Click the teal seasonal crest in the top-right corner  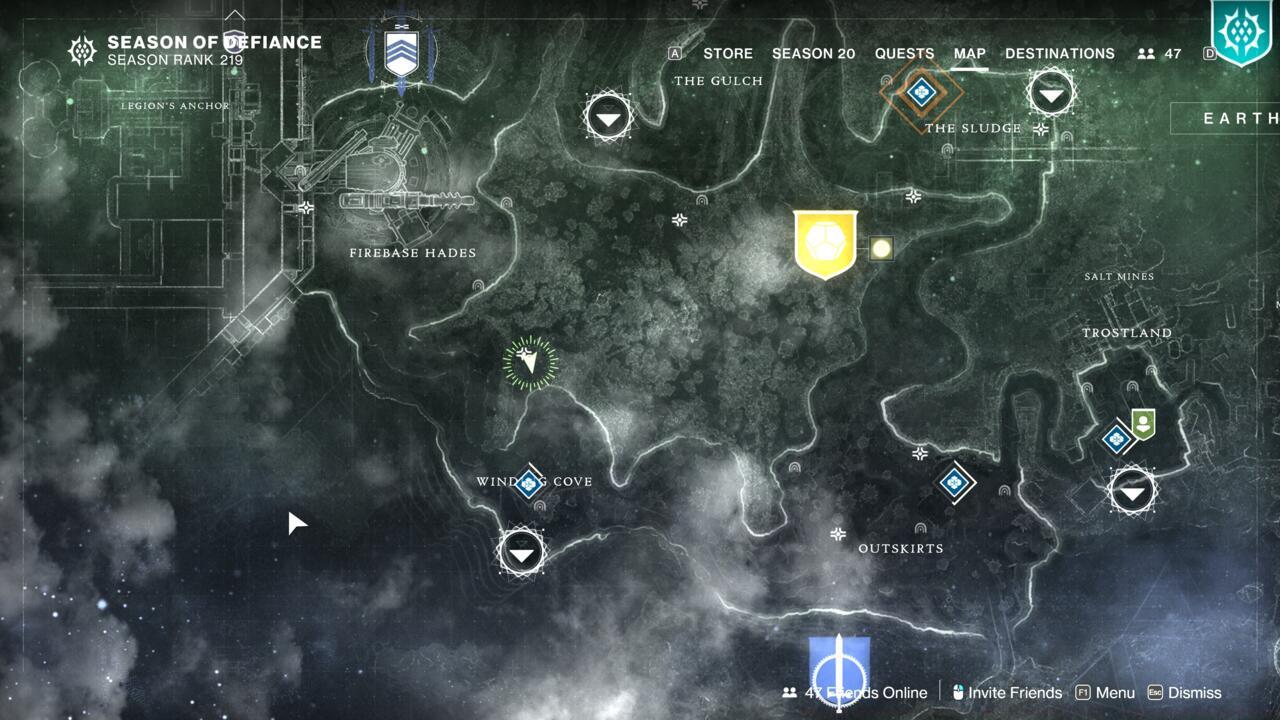click(1240, 32)
